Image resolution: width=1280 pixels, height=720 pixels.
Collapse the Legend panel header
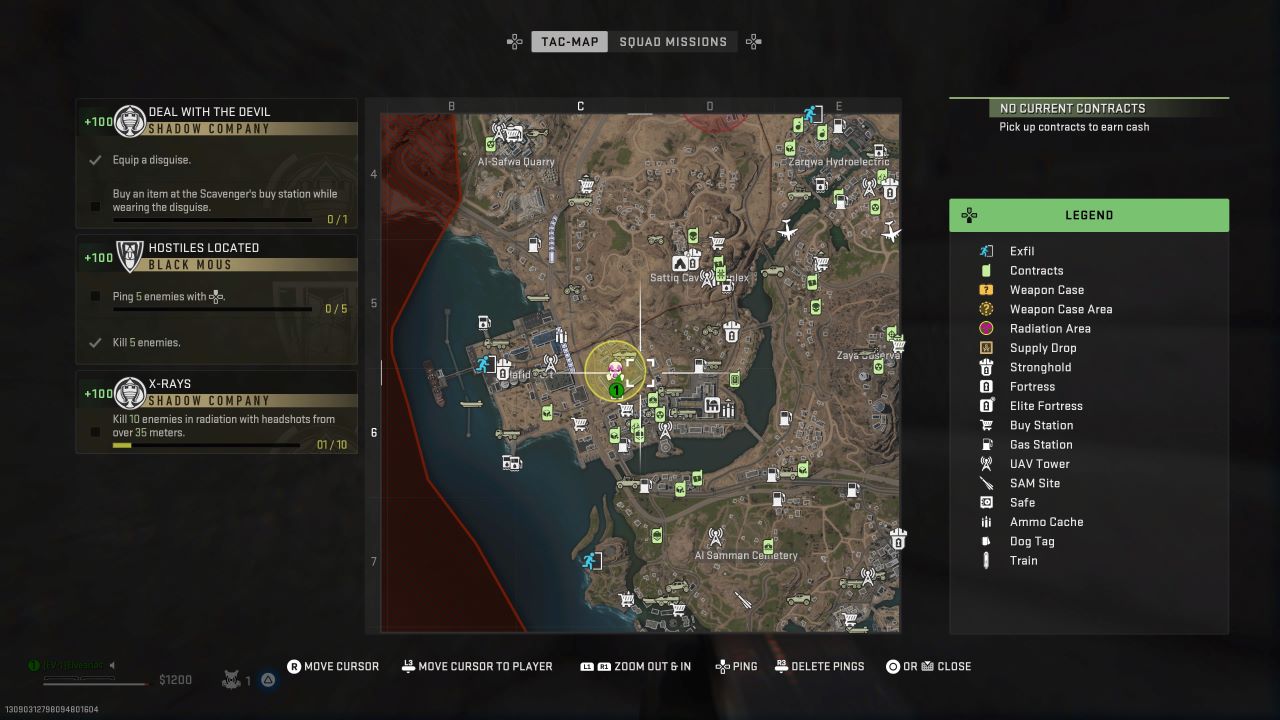(1089, 215)
